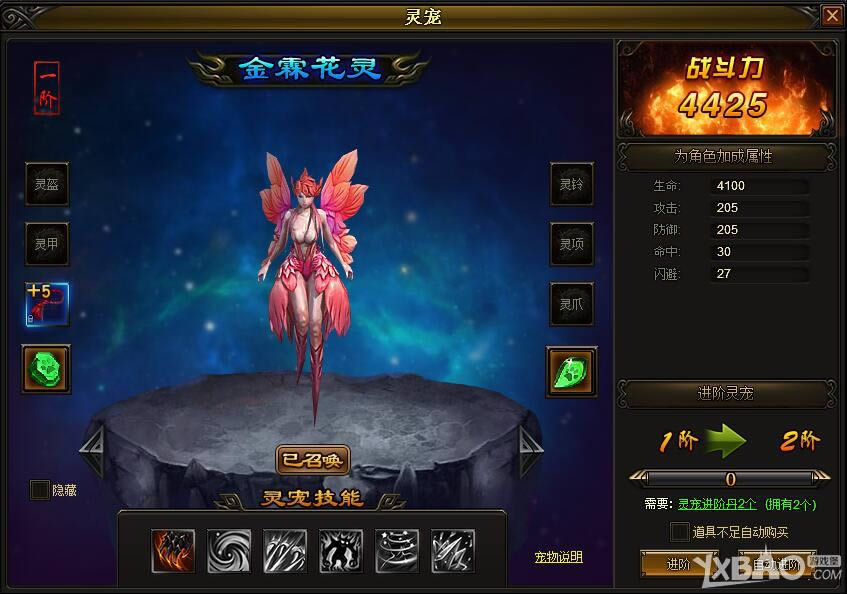This screenshot has height=594, width=847.
Task: Select the +5 red equipment slot
Action: point(47,305)
